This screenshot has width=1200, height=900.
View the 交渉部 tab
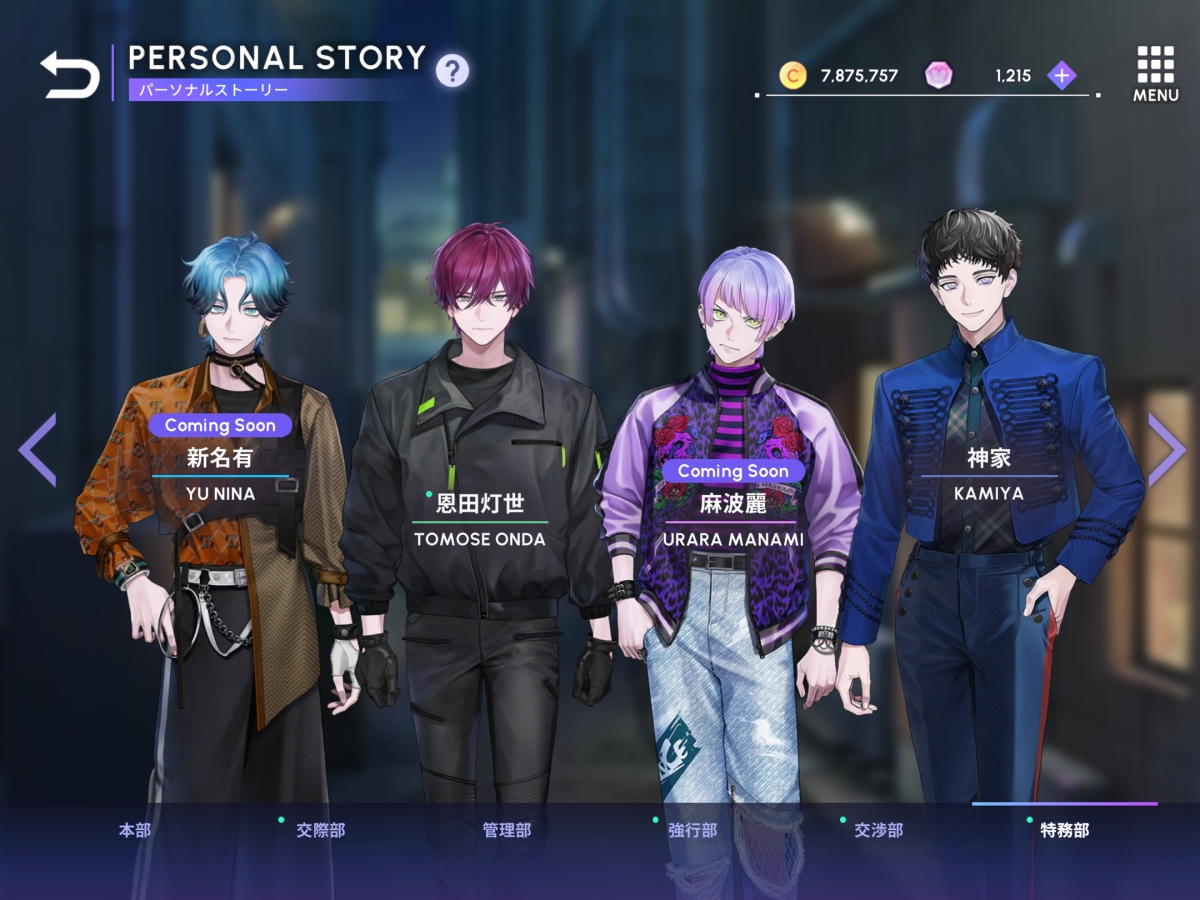click(x=878, y=830)
